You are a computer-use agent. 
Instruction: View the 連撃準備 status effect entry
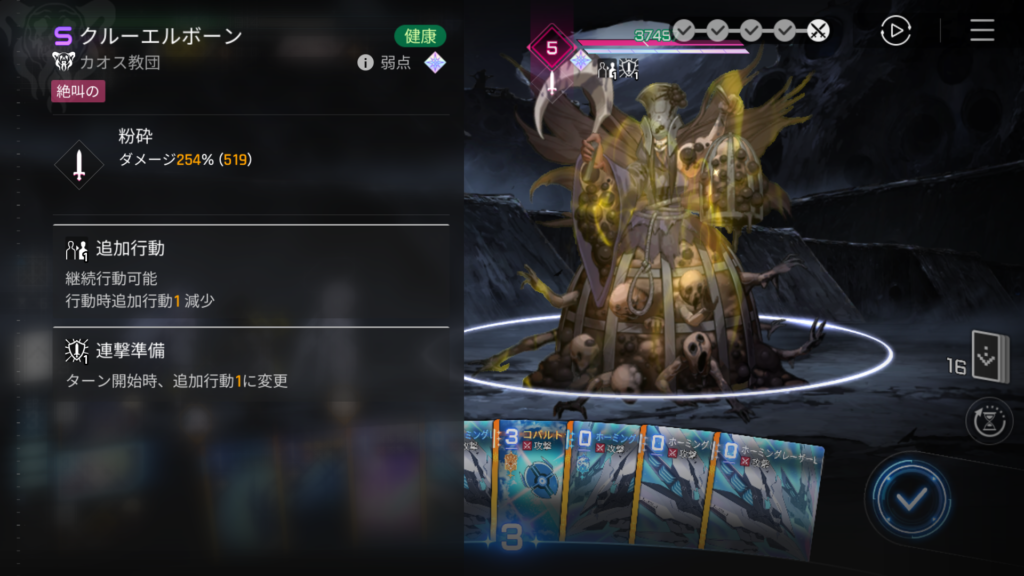(250, 365)
